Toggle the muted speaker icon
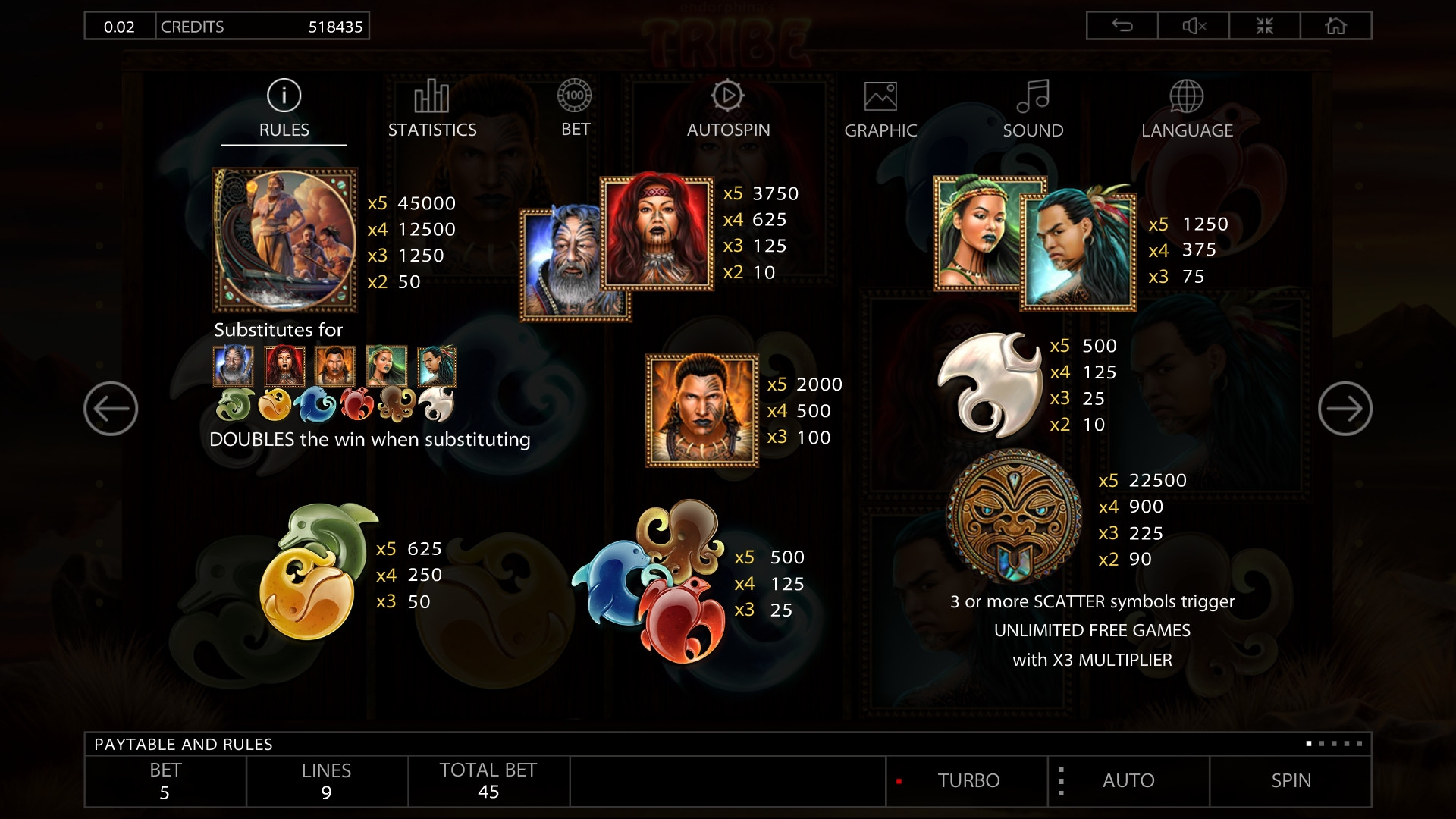Image resolution: width=1456 pixels, height=819 pixels. point(1194,26)
